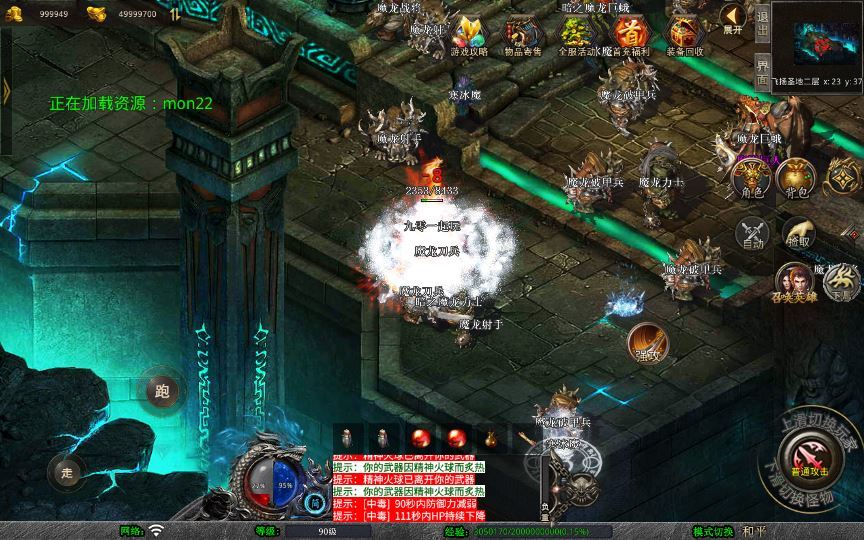Open the 首充福利 first-recharge bonus
Image resolution: width=864 pixels, height=540 pixels.
(629, 34)
